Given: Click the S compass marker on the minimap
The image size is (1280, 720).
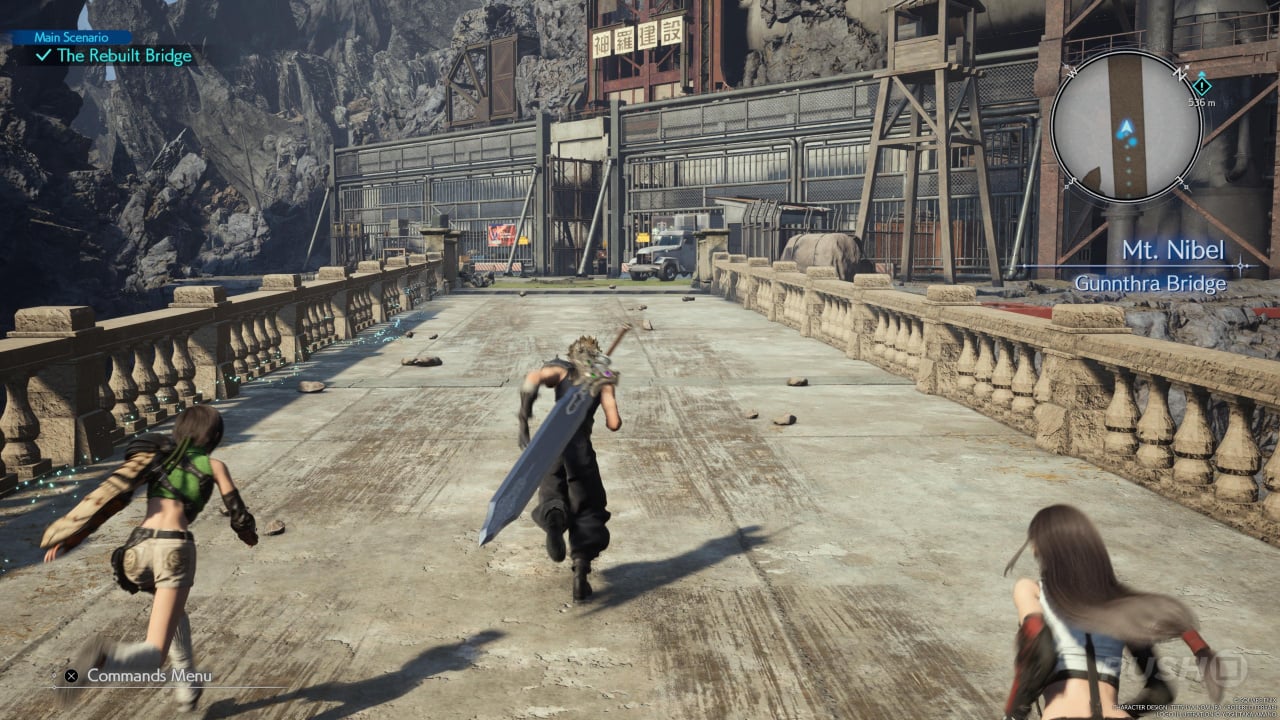Looking at the screenshot, I should [1073, 182].
